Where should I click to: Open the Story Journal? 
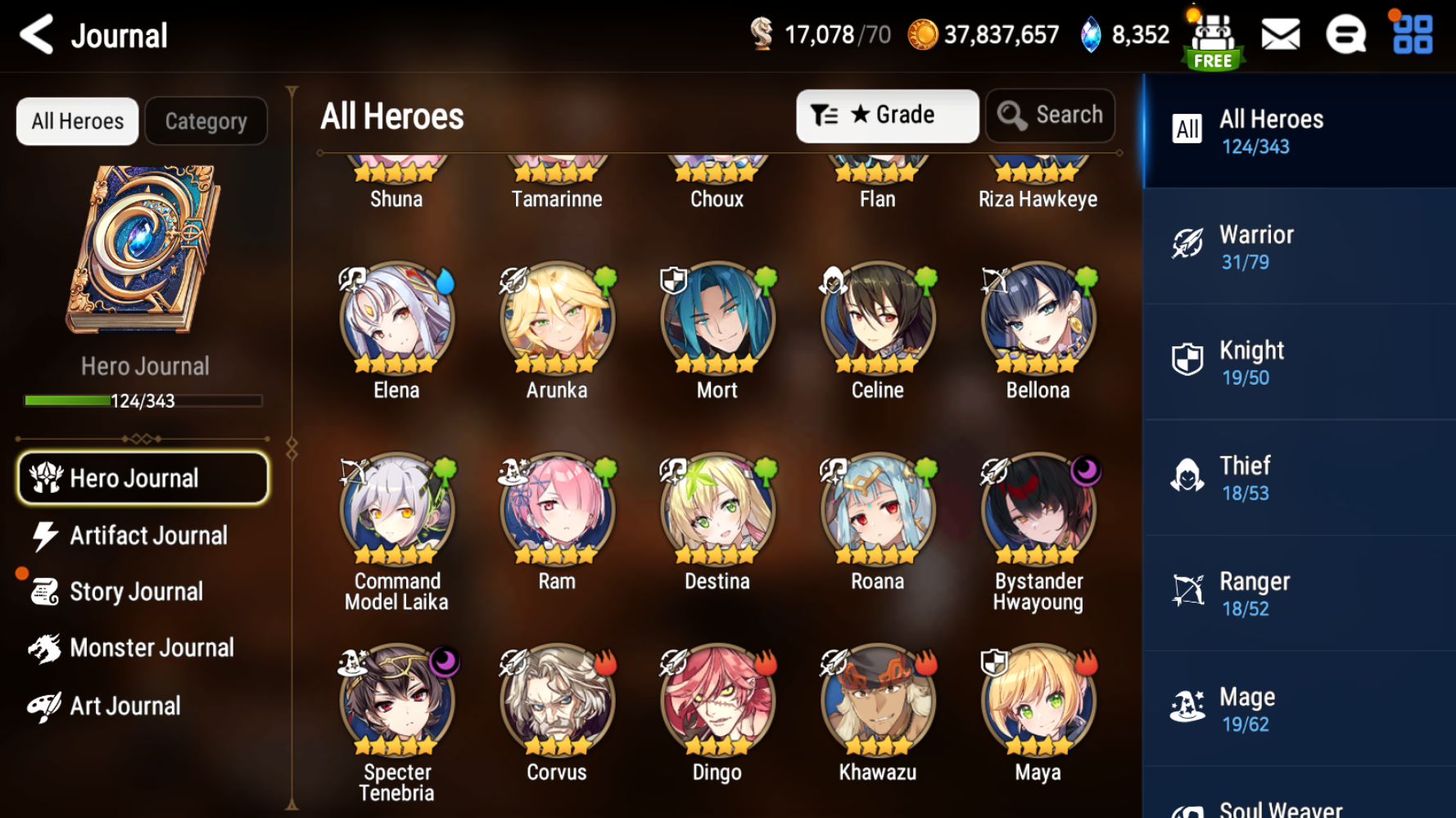coord(135,591)
